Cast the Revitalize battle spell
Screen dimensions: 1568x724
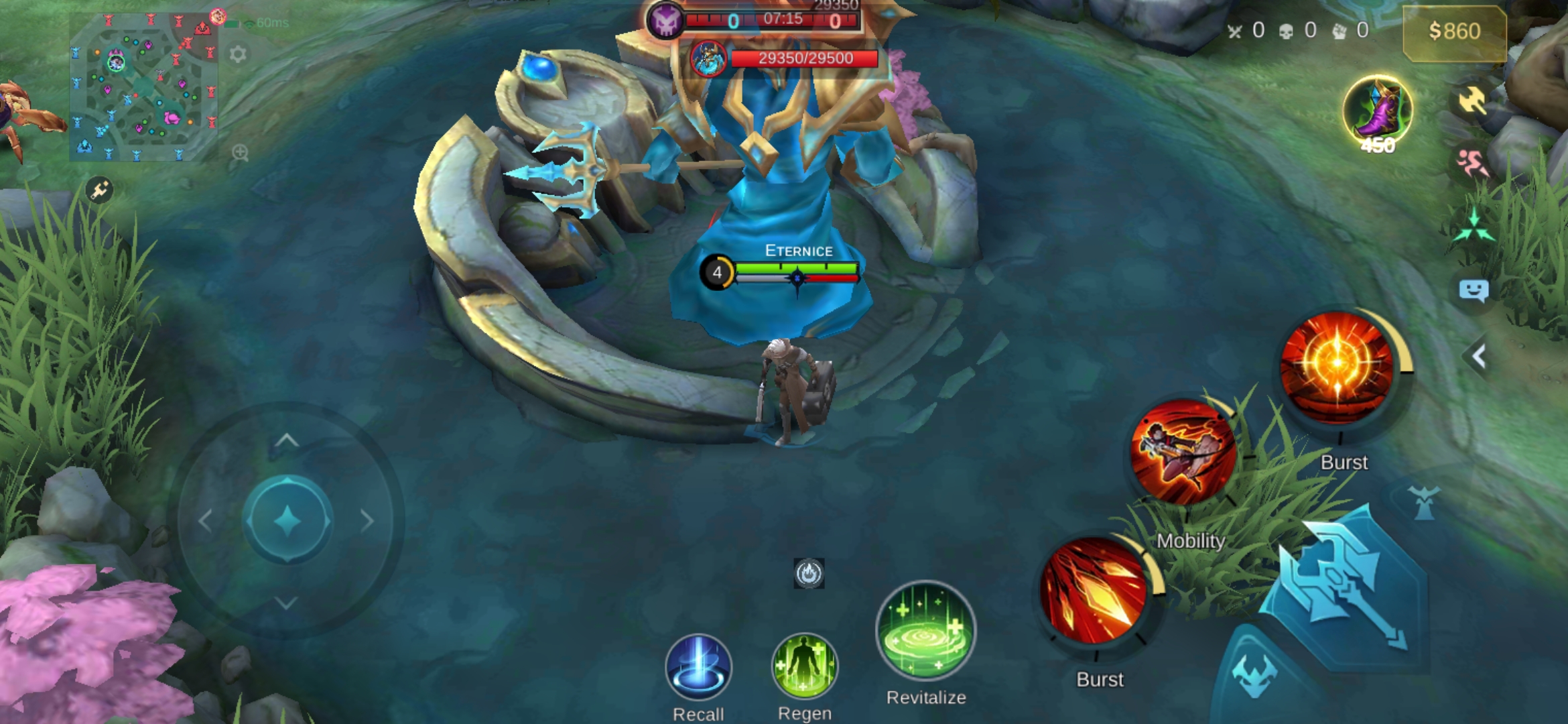pyautogui.click(x=926, y=630)
